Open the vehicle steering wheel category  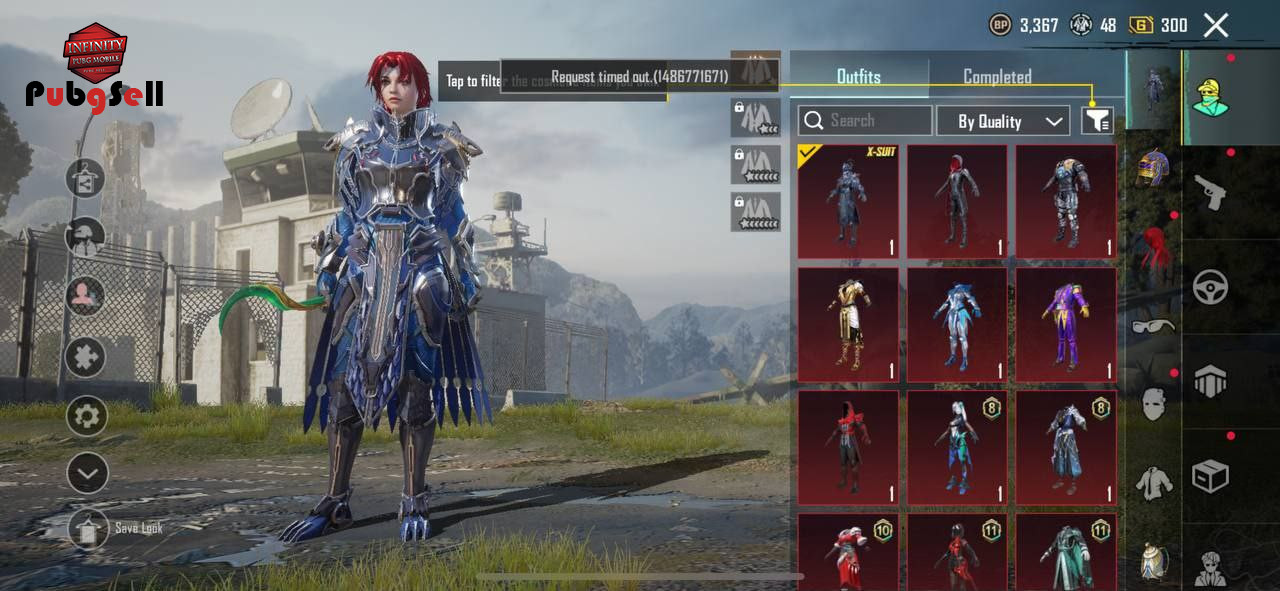click(x=1210, y=287)
